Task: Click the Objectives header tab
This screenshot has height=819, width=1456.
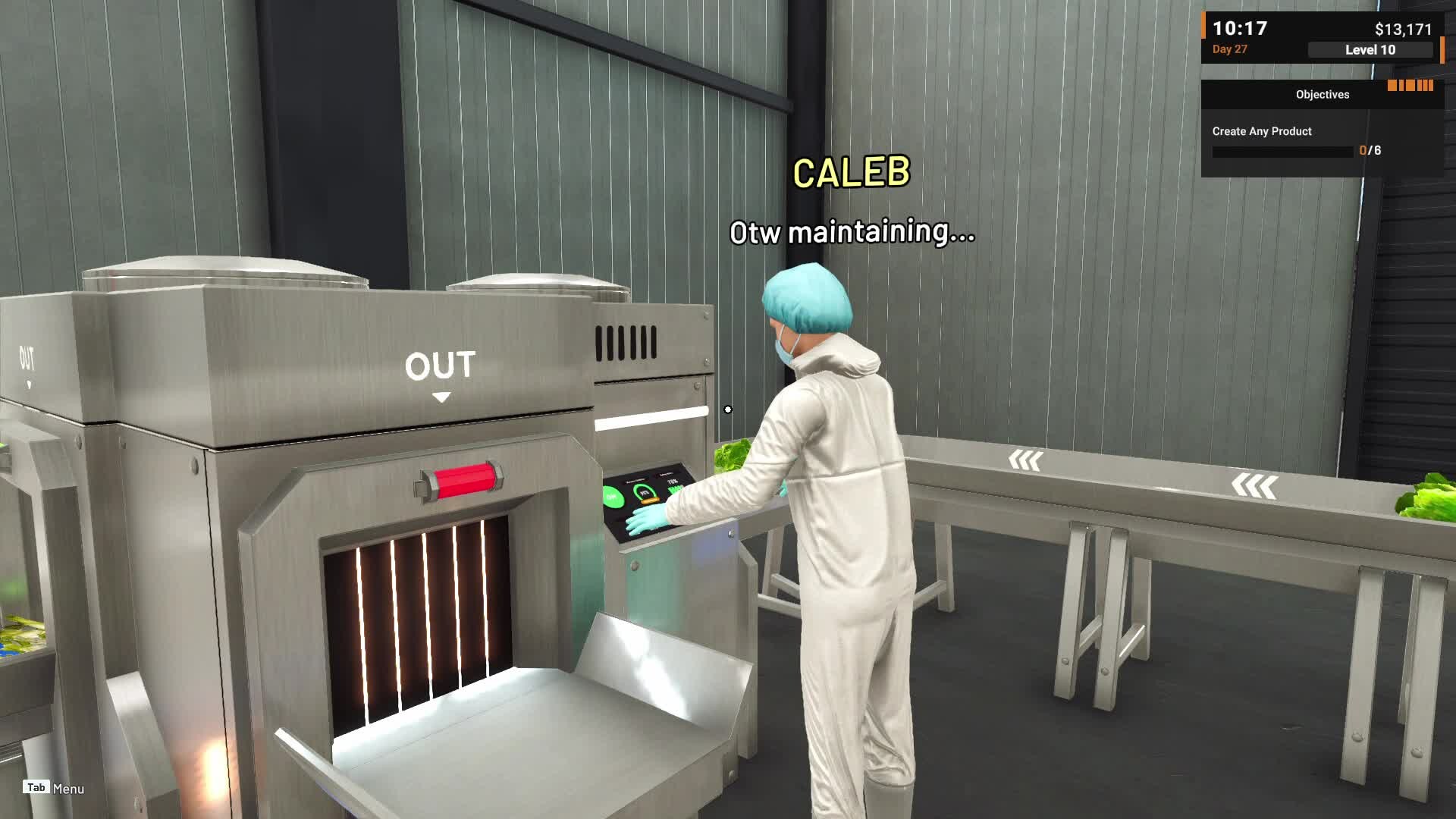Action: (1323, 94)
